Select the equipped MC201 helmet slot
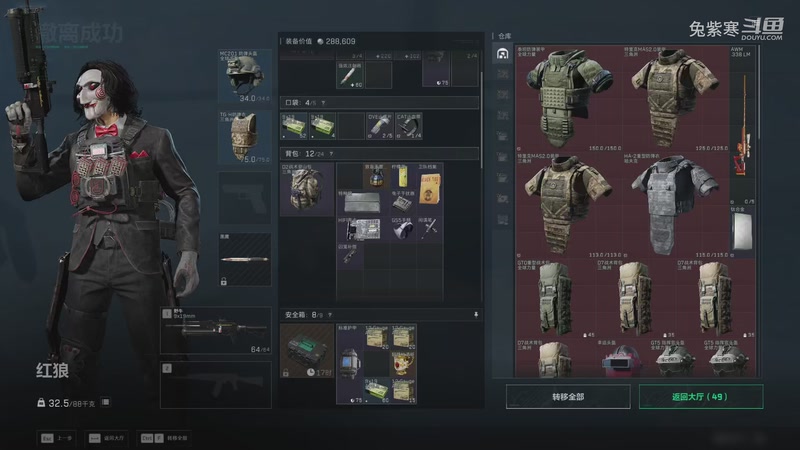Viewport: 800px width, 450px height. pyautogui.click(x=243, y=75)
